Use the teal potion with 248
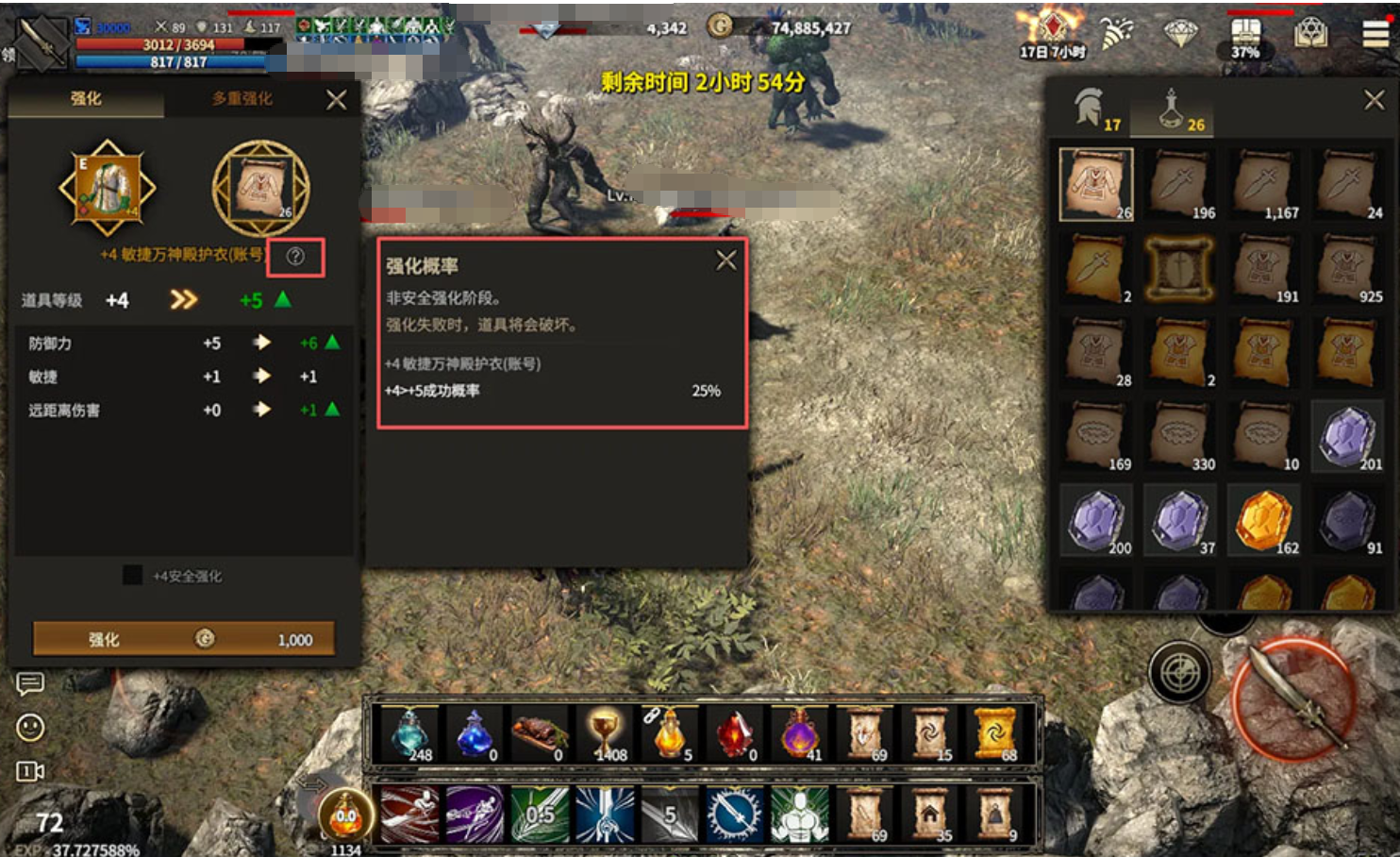Image resolution: width=1400 pixels, height=857 pixels. [x=409, y=734]
